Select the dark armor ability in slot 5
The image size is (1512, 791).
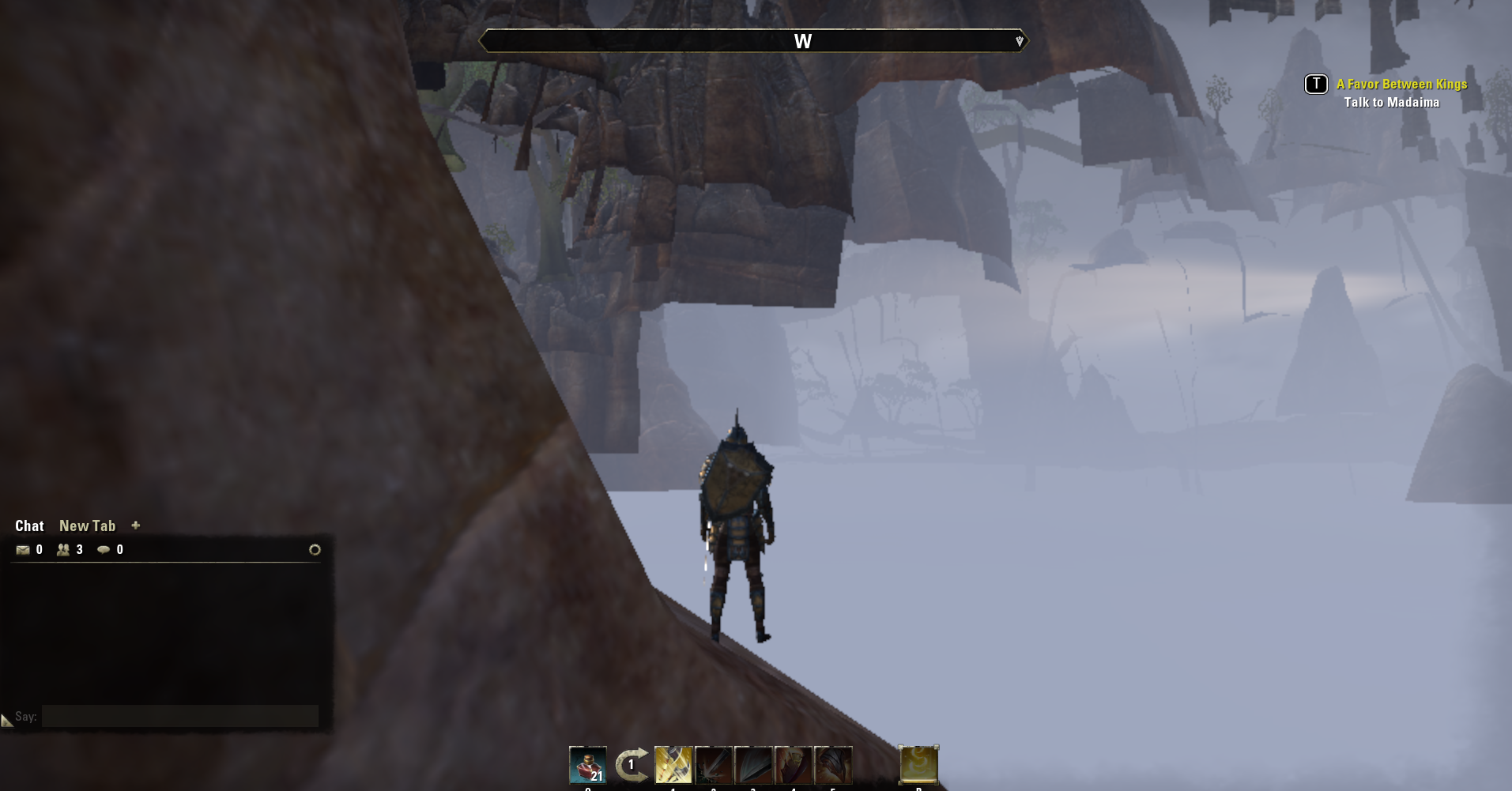(x=834, y=763)
